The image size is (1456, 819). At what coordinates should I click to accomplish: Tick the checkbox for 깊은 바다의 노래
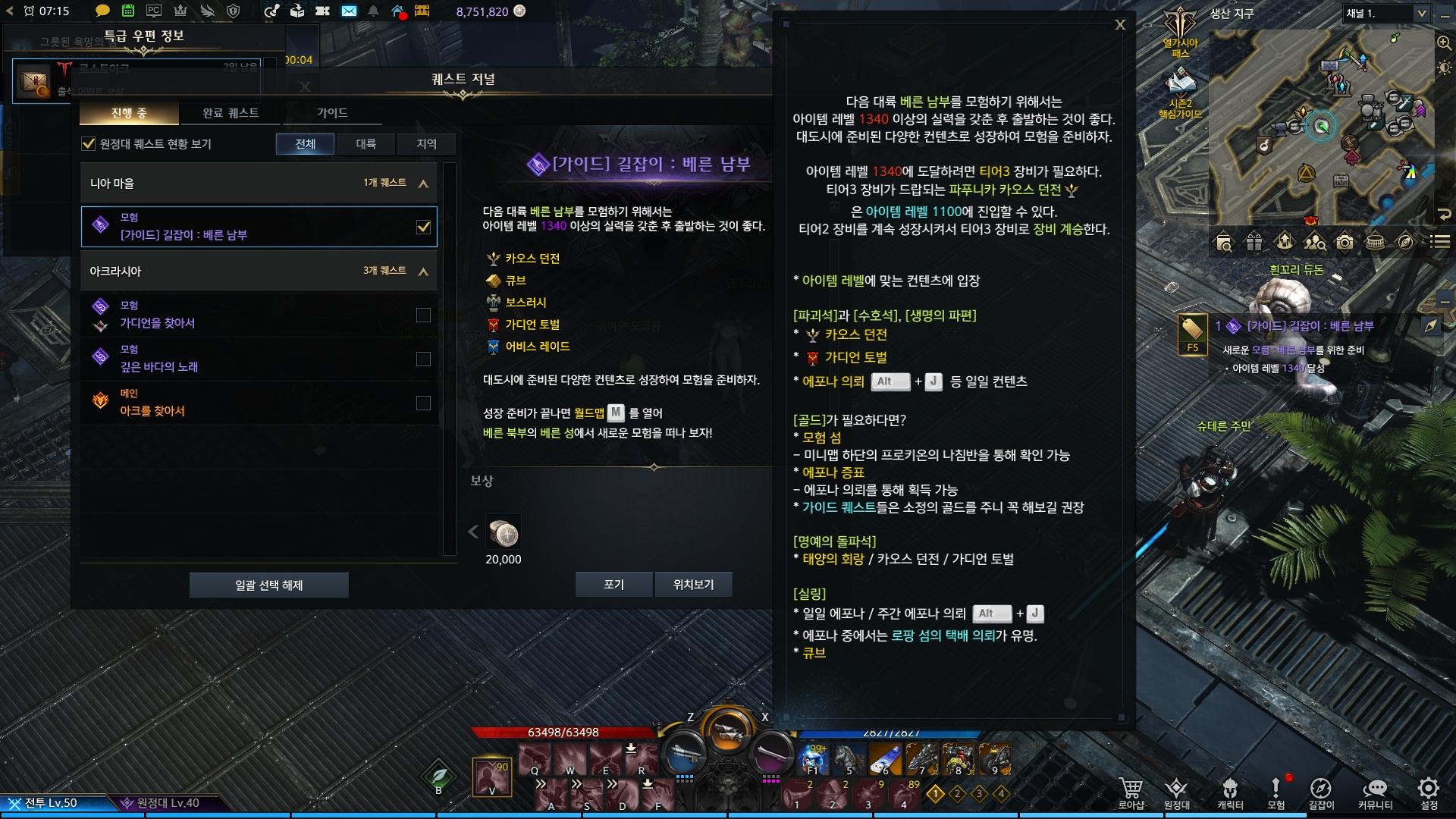click(423, 359)
